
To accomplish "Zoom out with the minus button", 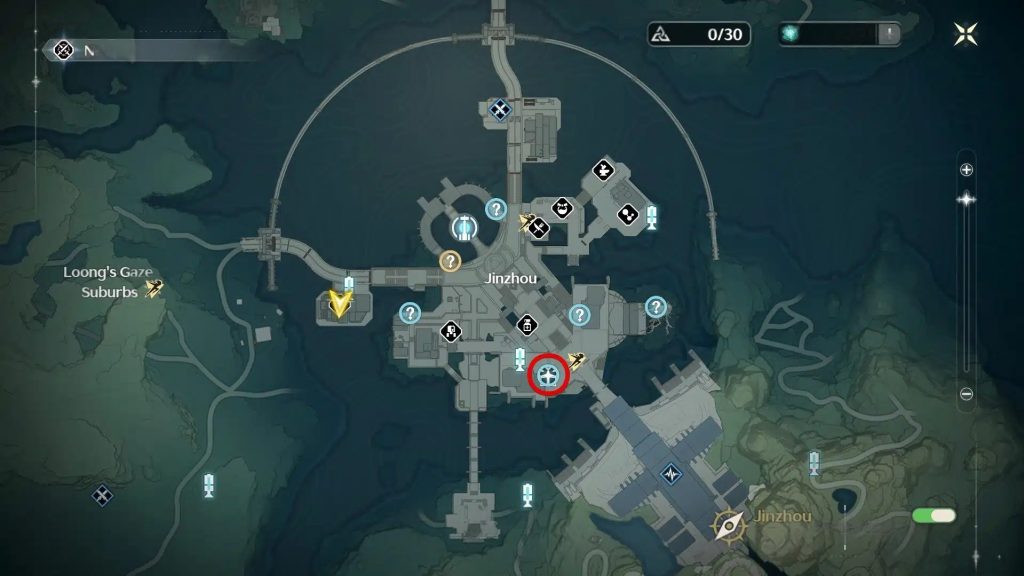I will [966, 394].
